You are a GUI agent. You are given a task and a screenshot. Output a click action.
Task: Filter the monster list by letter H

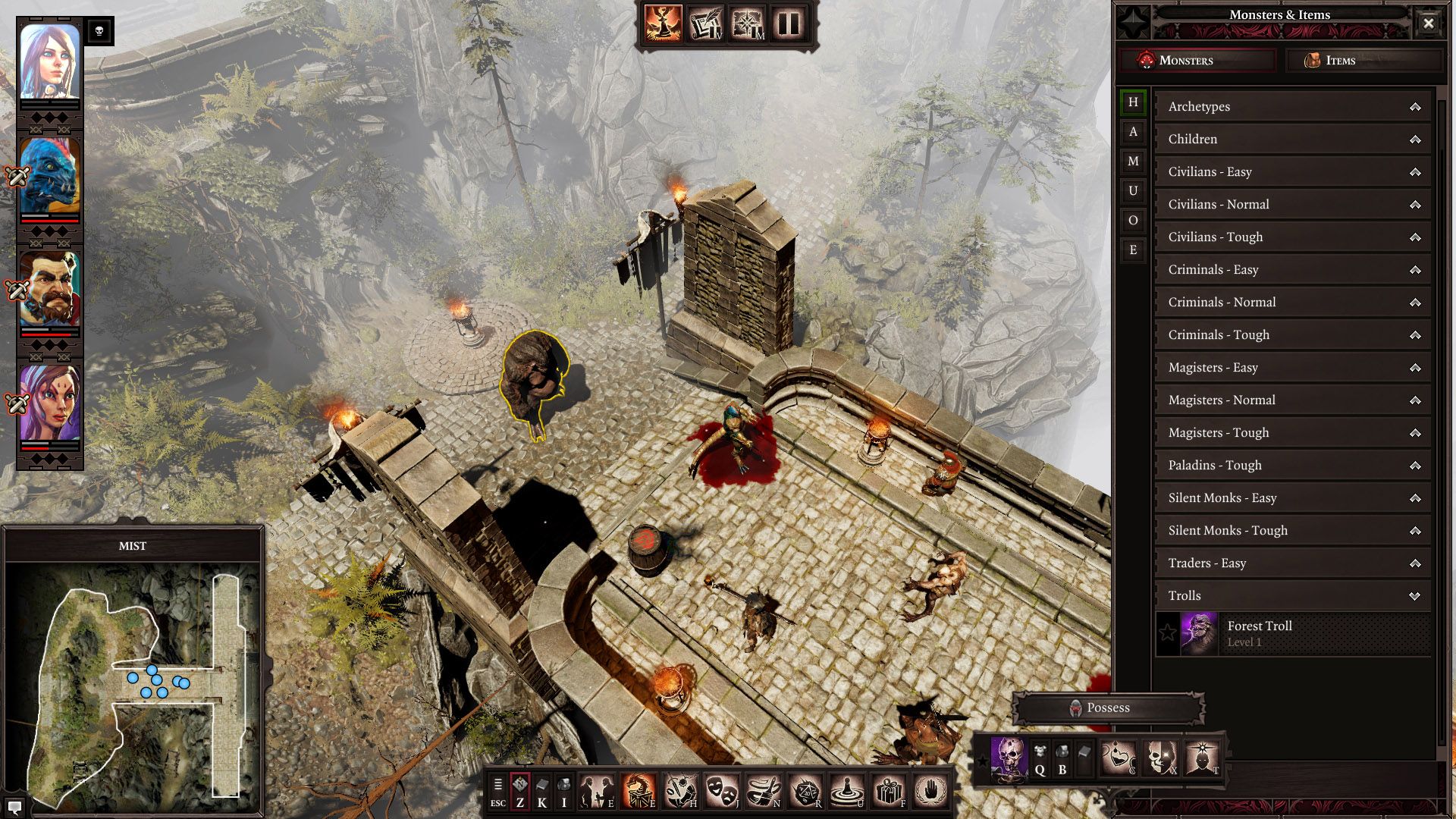(x=1133, y=102)
